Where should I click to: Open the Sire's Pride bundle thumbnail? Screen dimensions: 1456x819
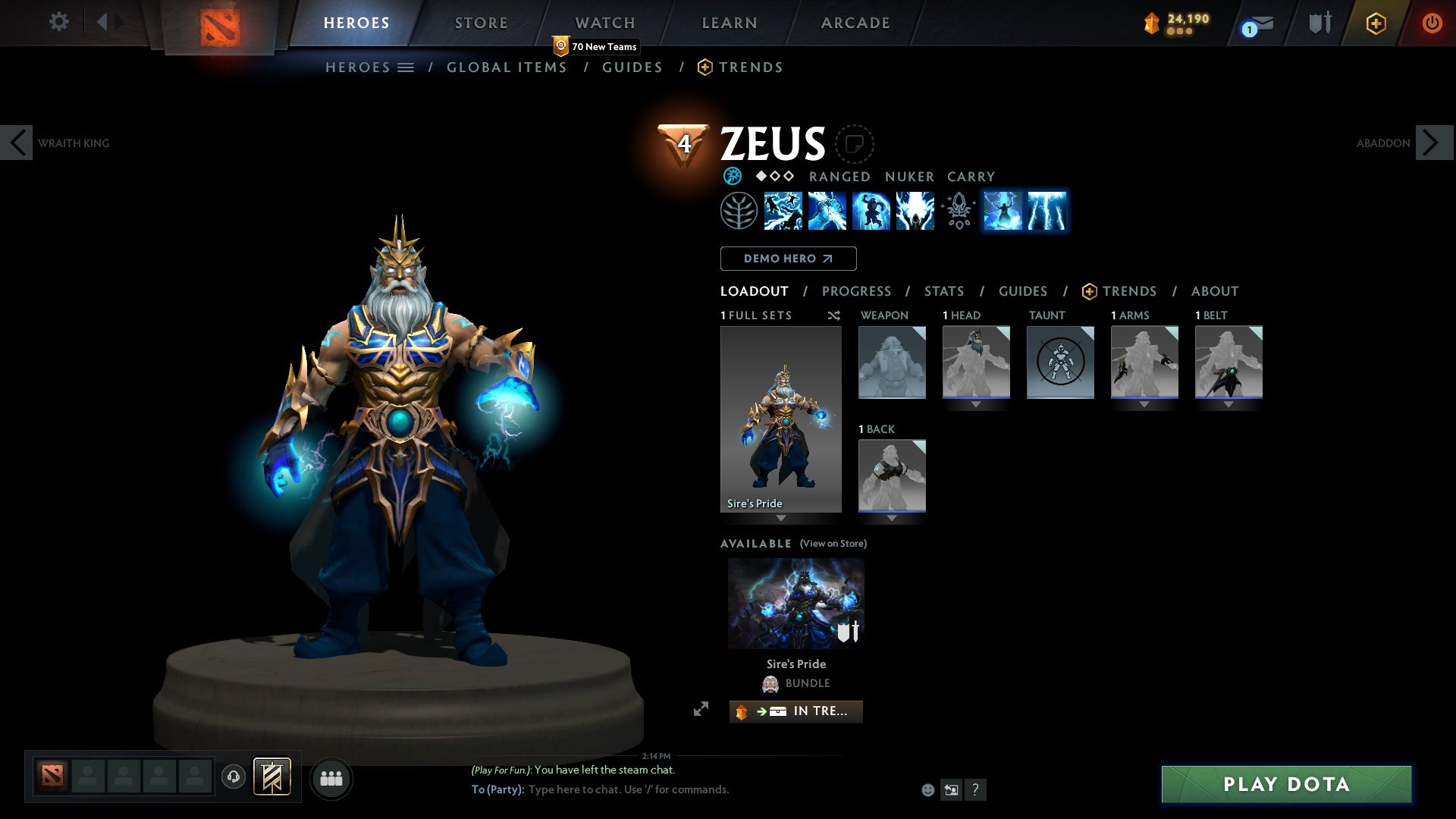coord(795,602)
